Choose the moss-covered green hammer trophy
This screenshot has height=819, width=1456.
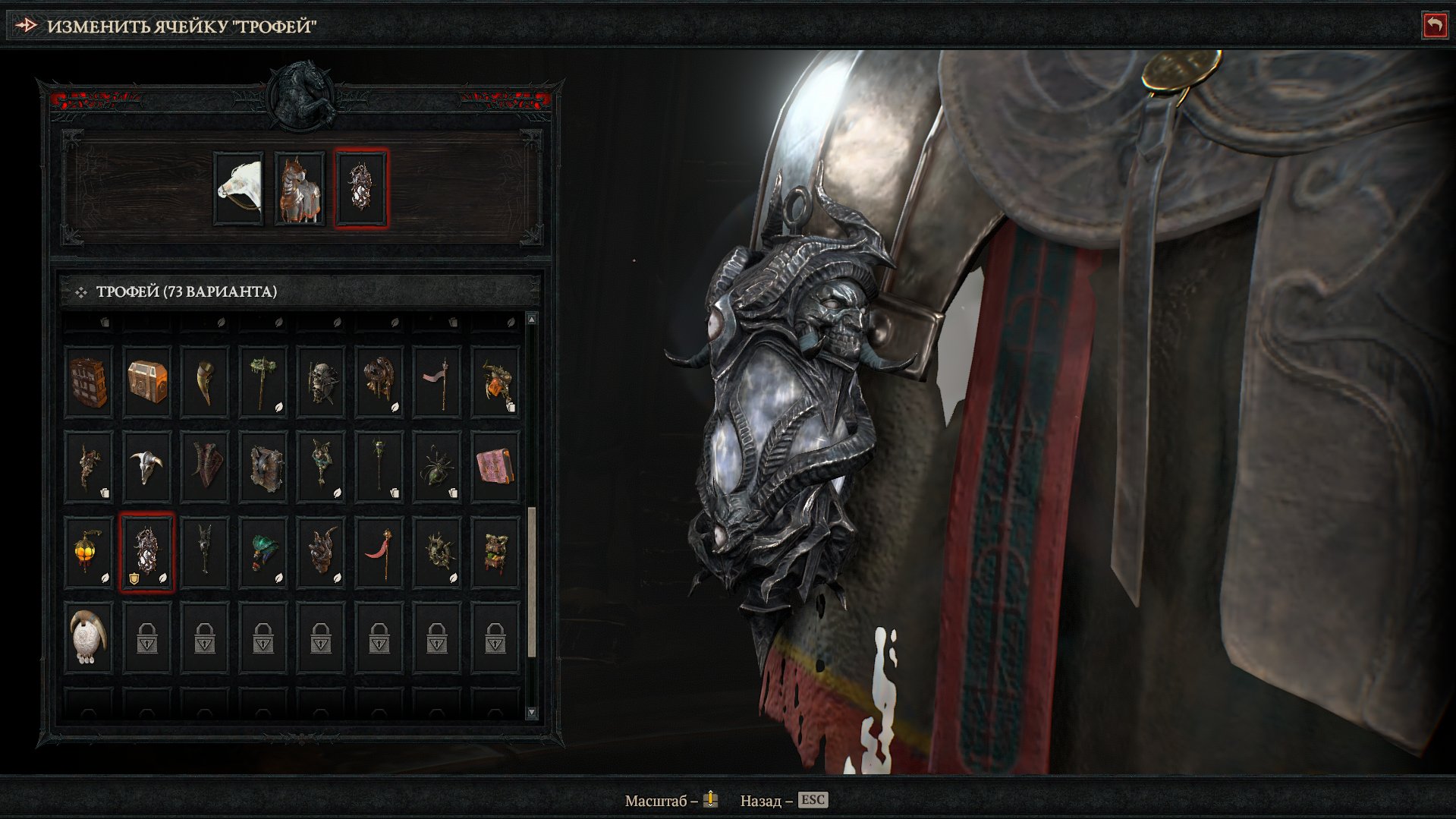pos(263,382)
